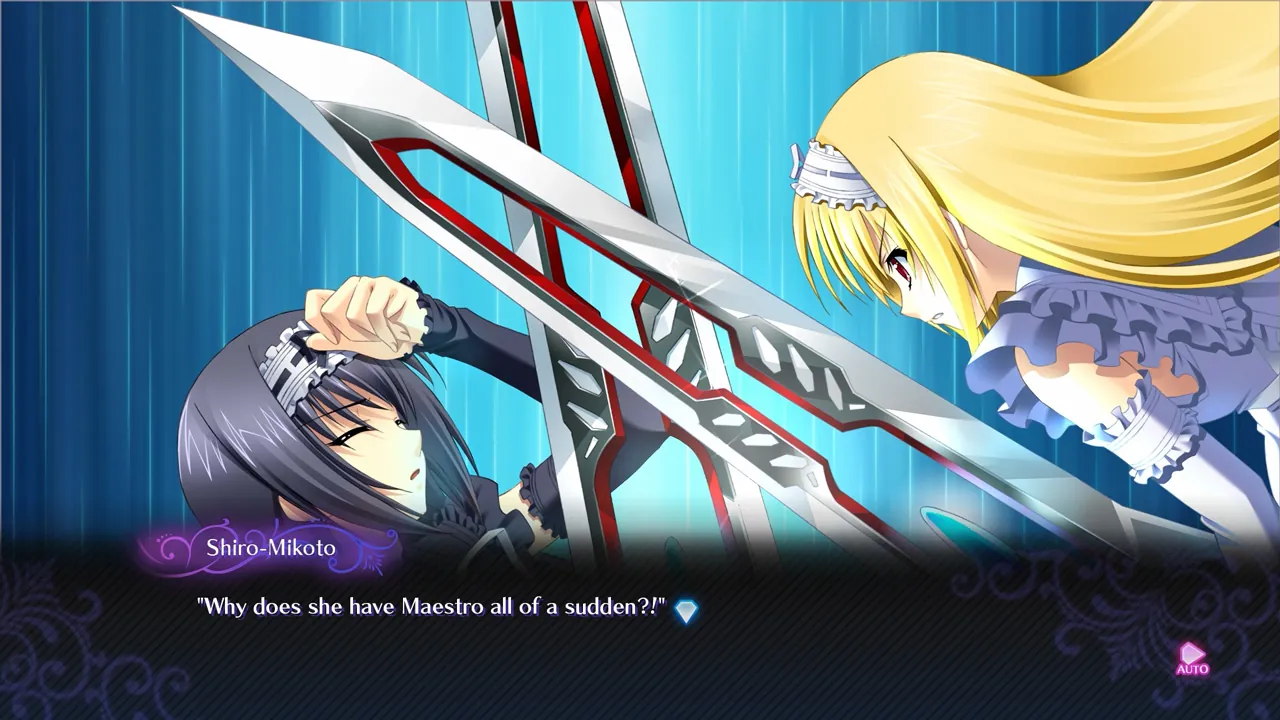Enable auto-read mode with the AUTO button
1280x720 pixels.
coord(1192,662)
